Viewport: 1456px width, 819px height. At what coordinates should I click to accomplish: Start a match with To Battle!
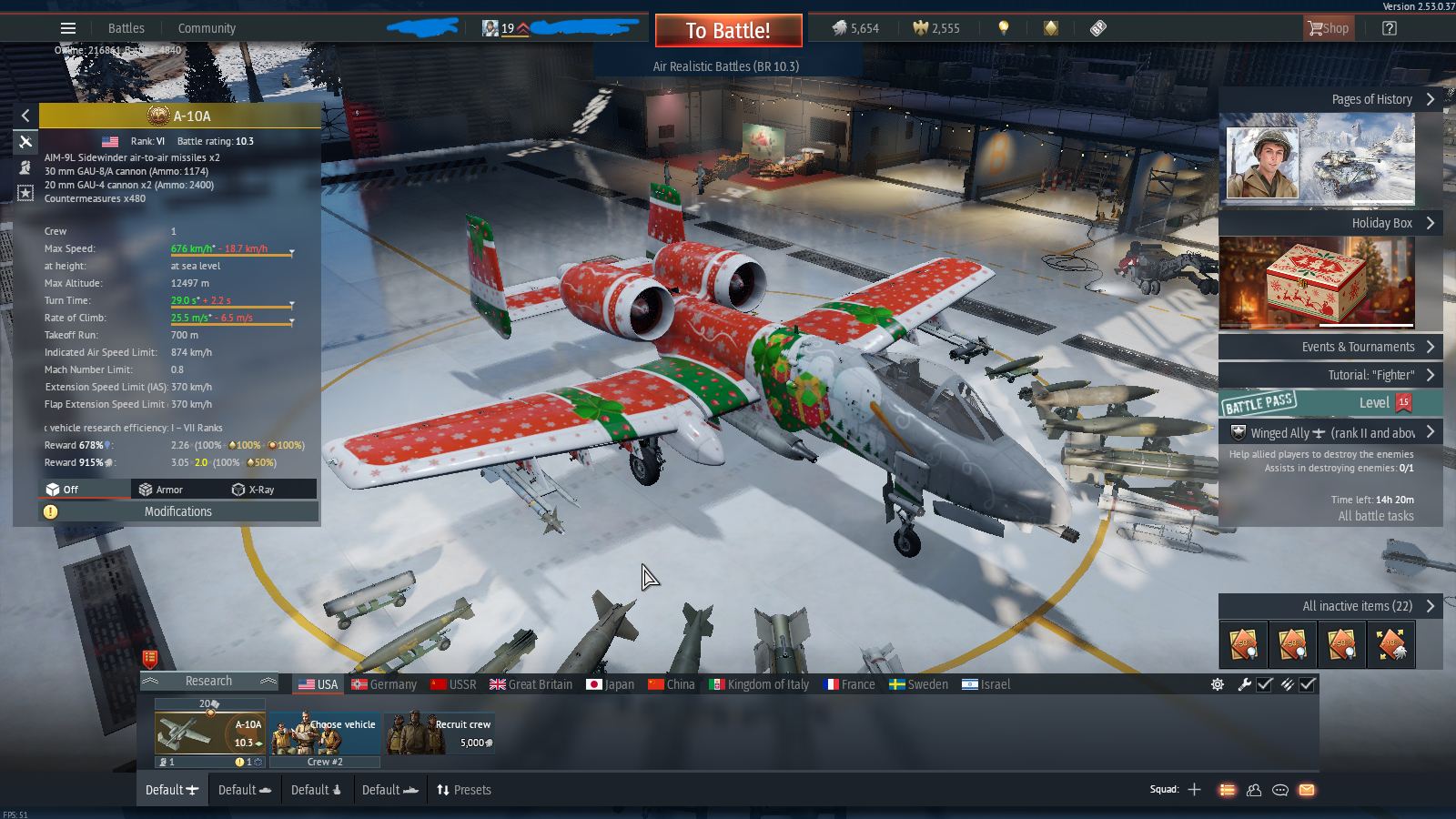pos(728,31)
